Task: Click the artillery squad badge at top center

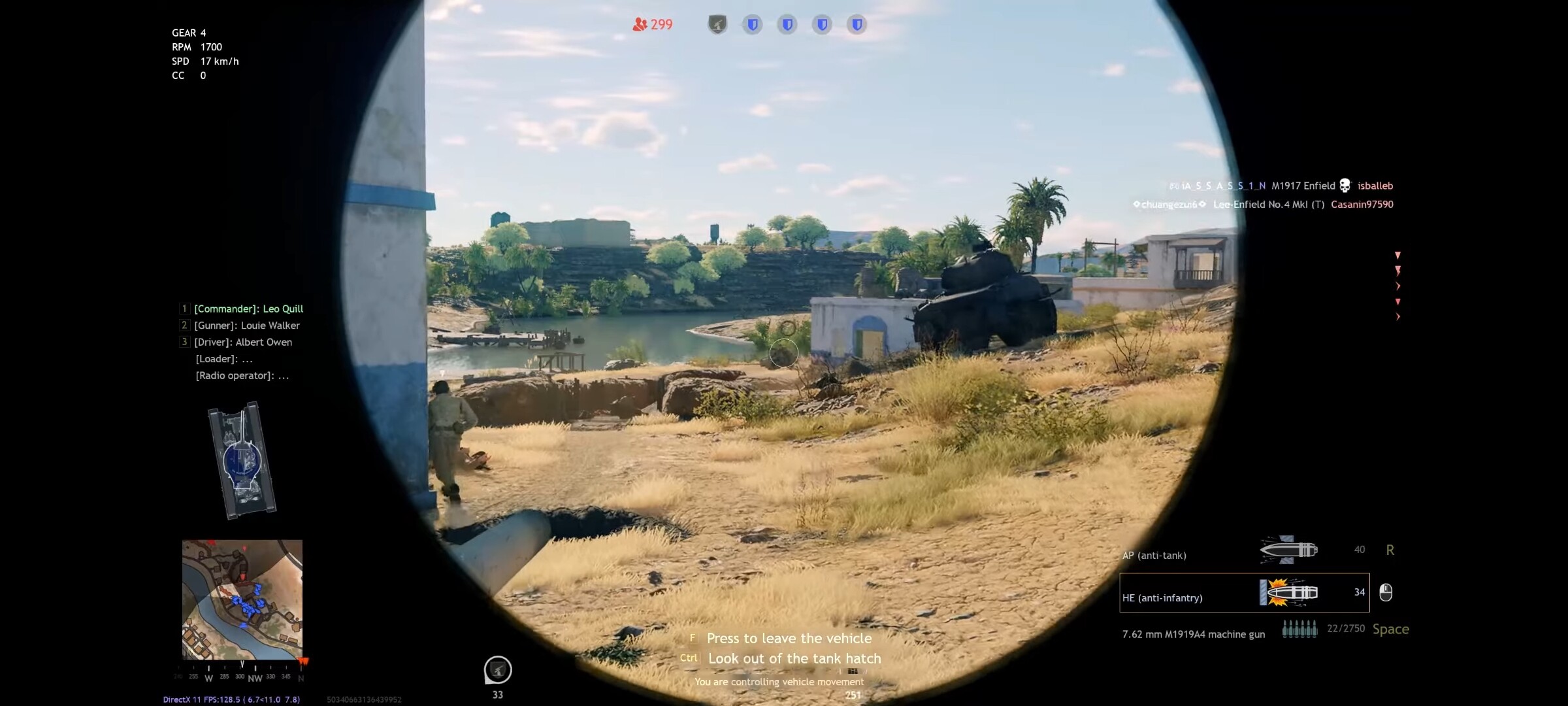Action: [719, 25]
